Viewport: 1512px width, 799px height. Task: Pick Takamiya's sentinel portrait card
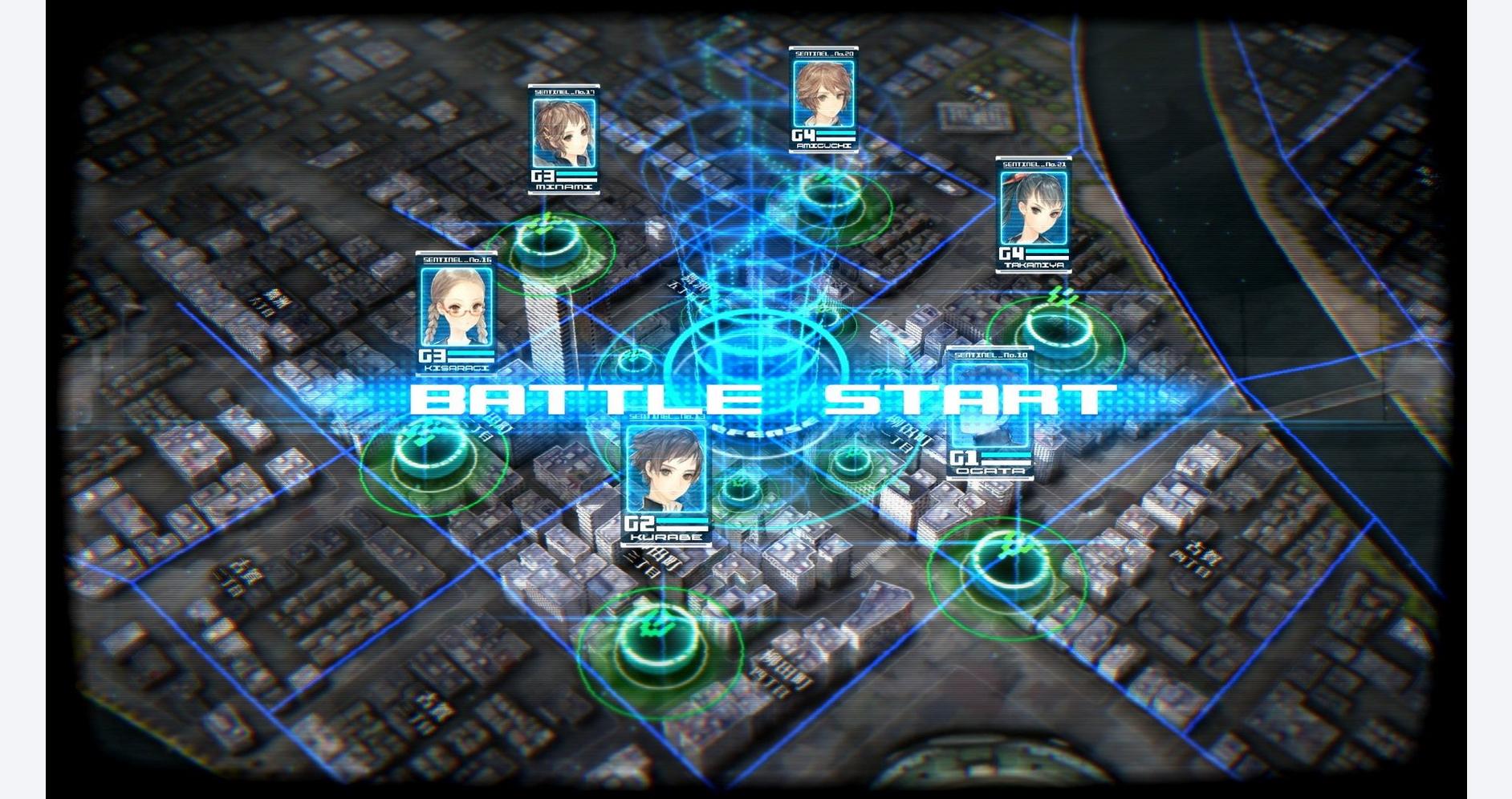[x=1034, y=213]
